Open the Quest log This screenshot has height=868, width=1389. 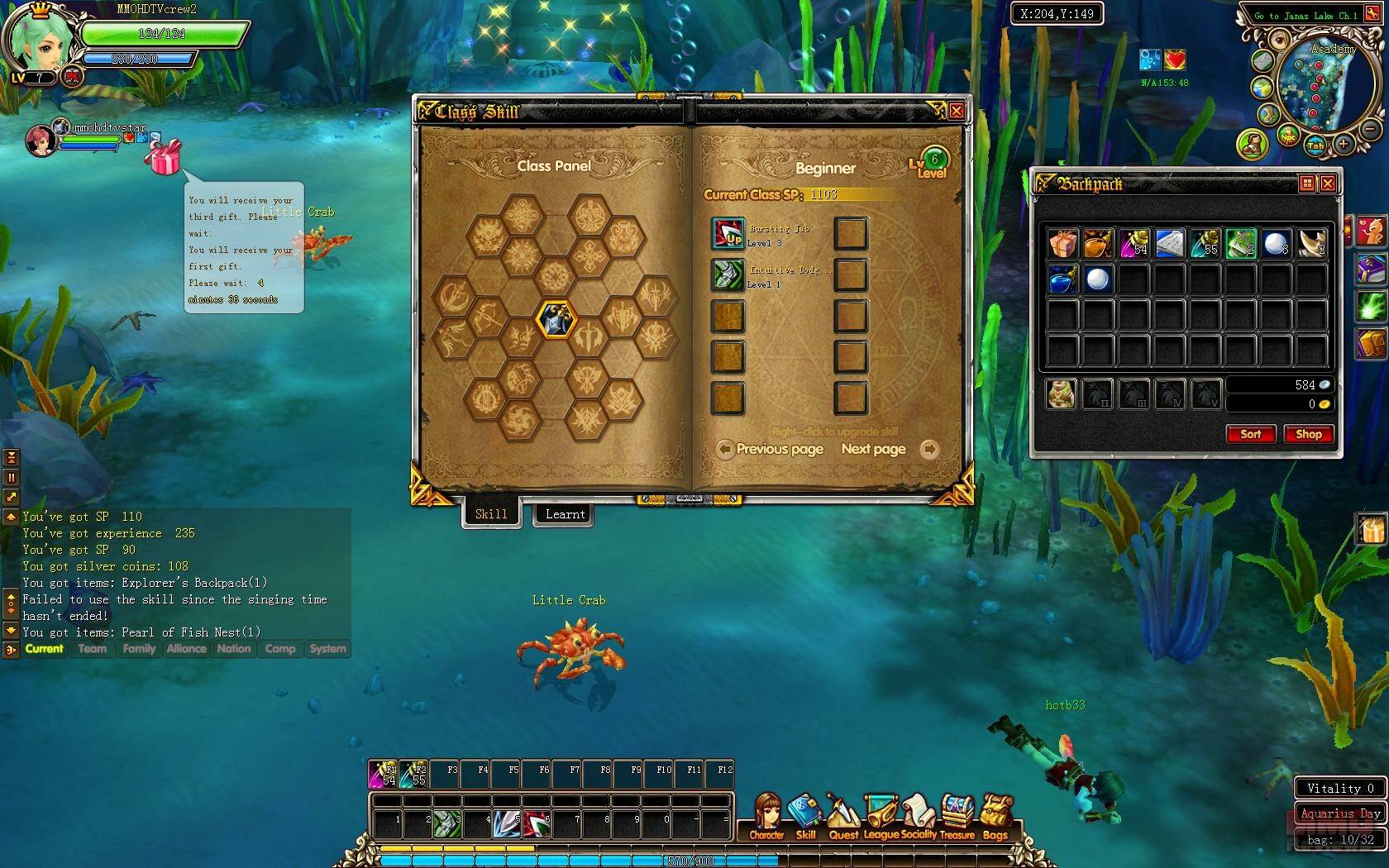click(x=842, y=817)
